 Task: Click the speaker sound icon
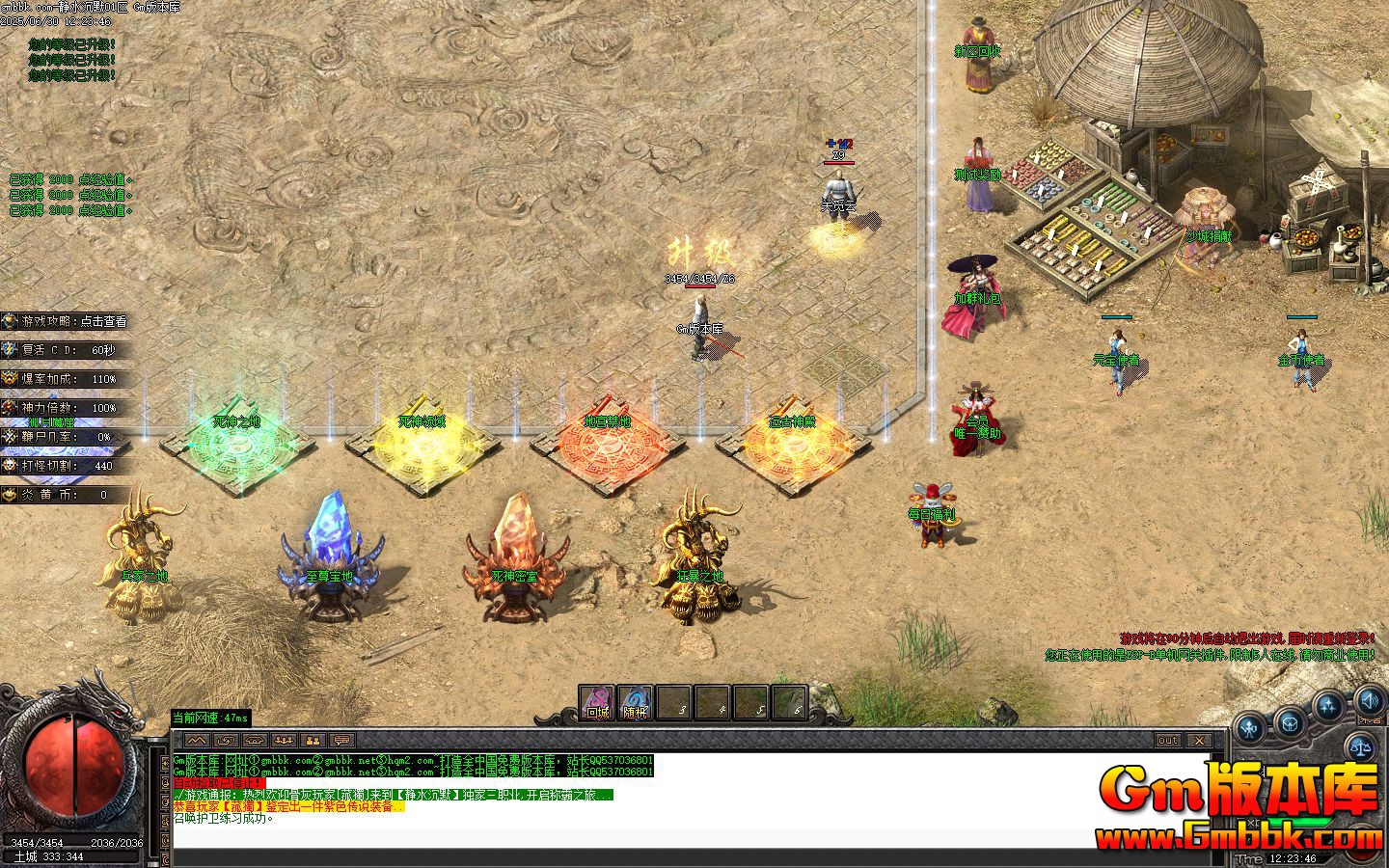1369,700
